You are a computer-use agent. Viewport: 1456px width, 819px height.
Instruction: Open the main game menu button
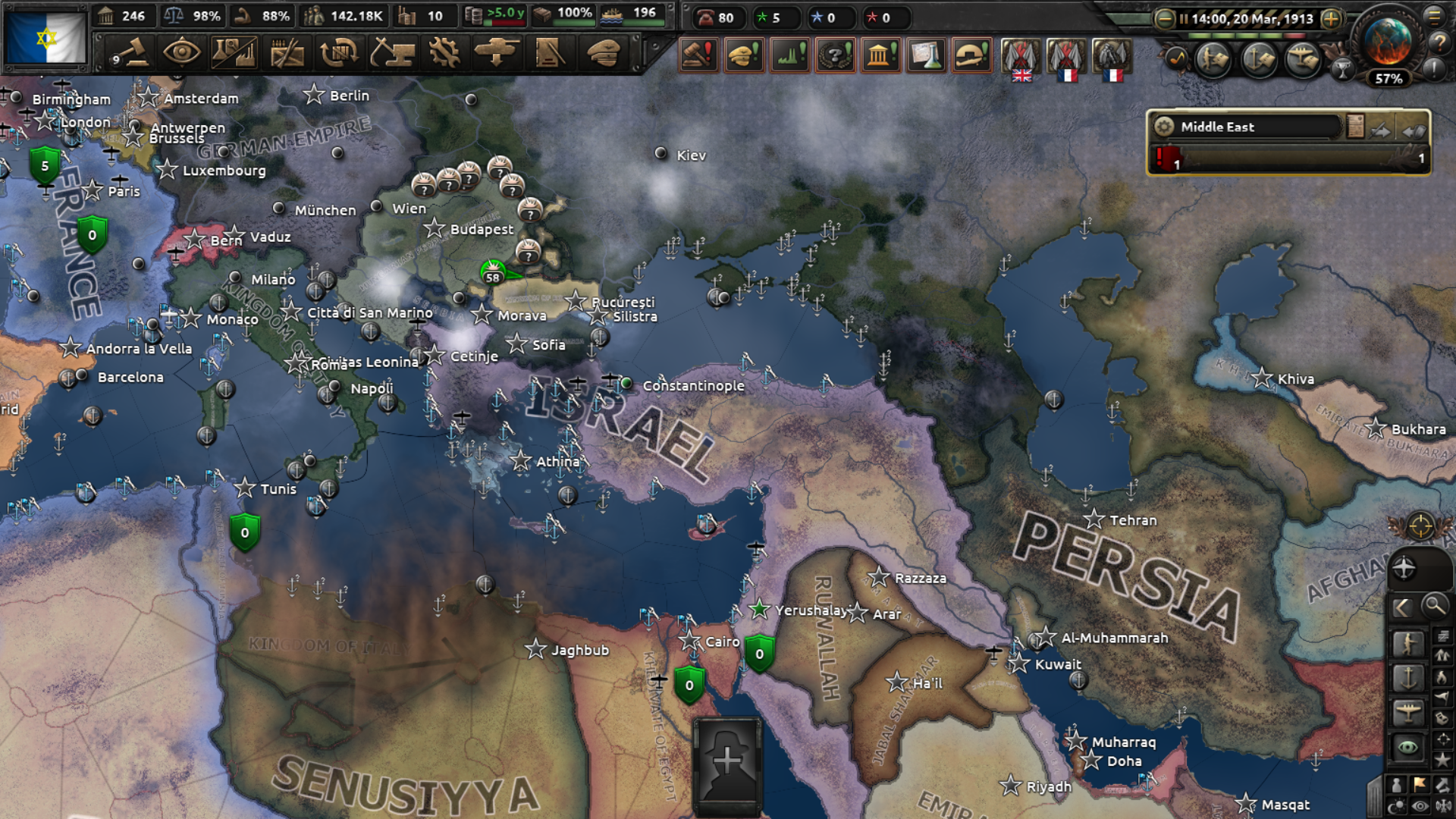tap(1435, 15)
